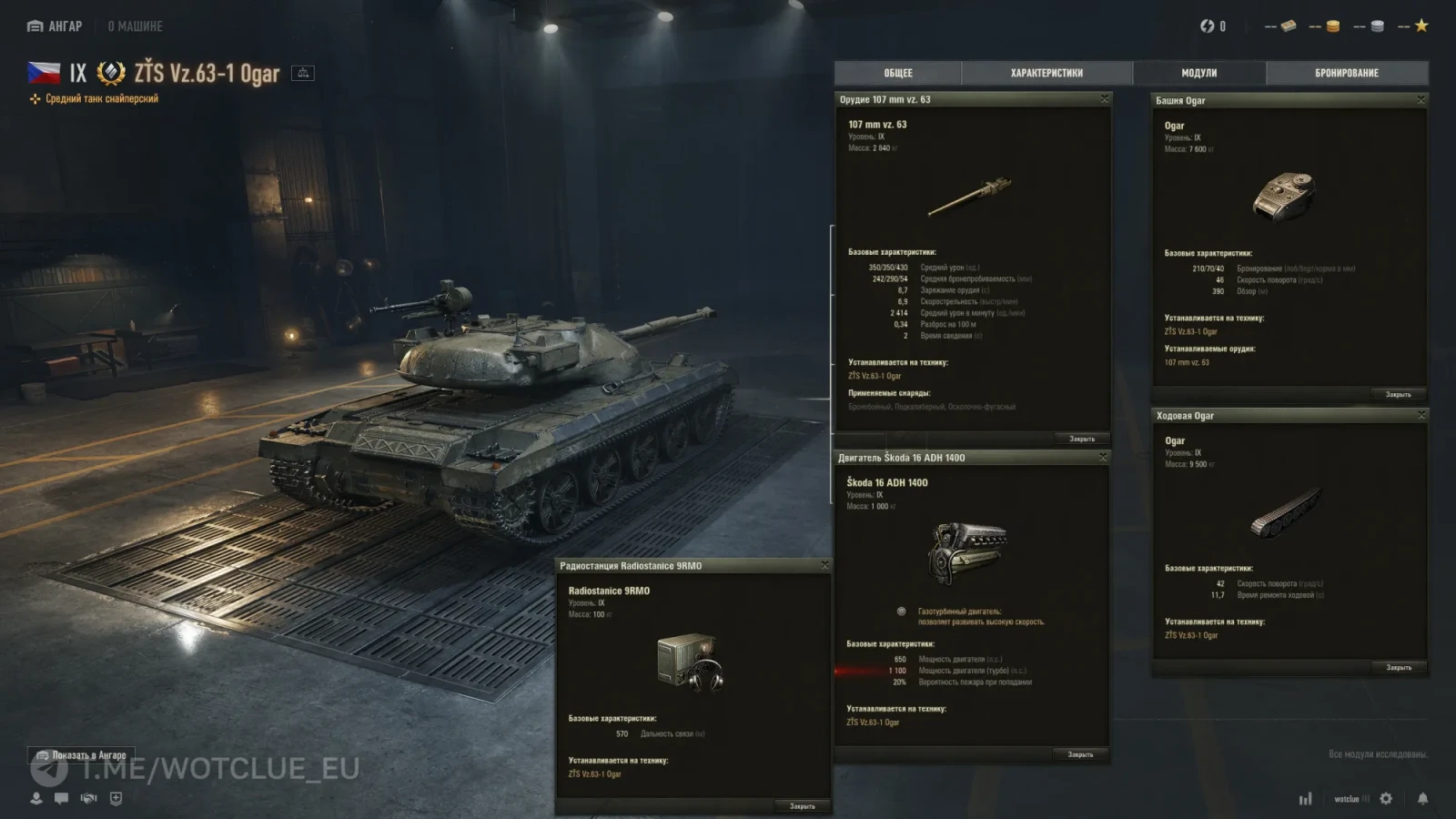Close the Орудие 107 mm vz. 63 panel
Screen dimensions: 1456x819
[x=1105, y=99]
